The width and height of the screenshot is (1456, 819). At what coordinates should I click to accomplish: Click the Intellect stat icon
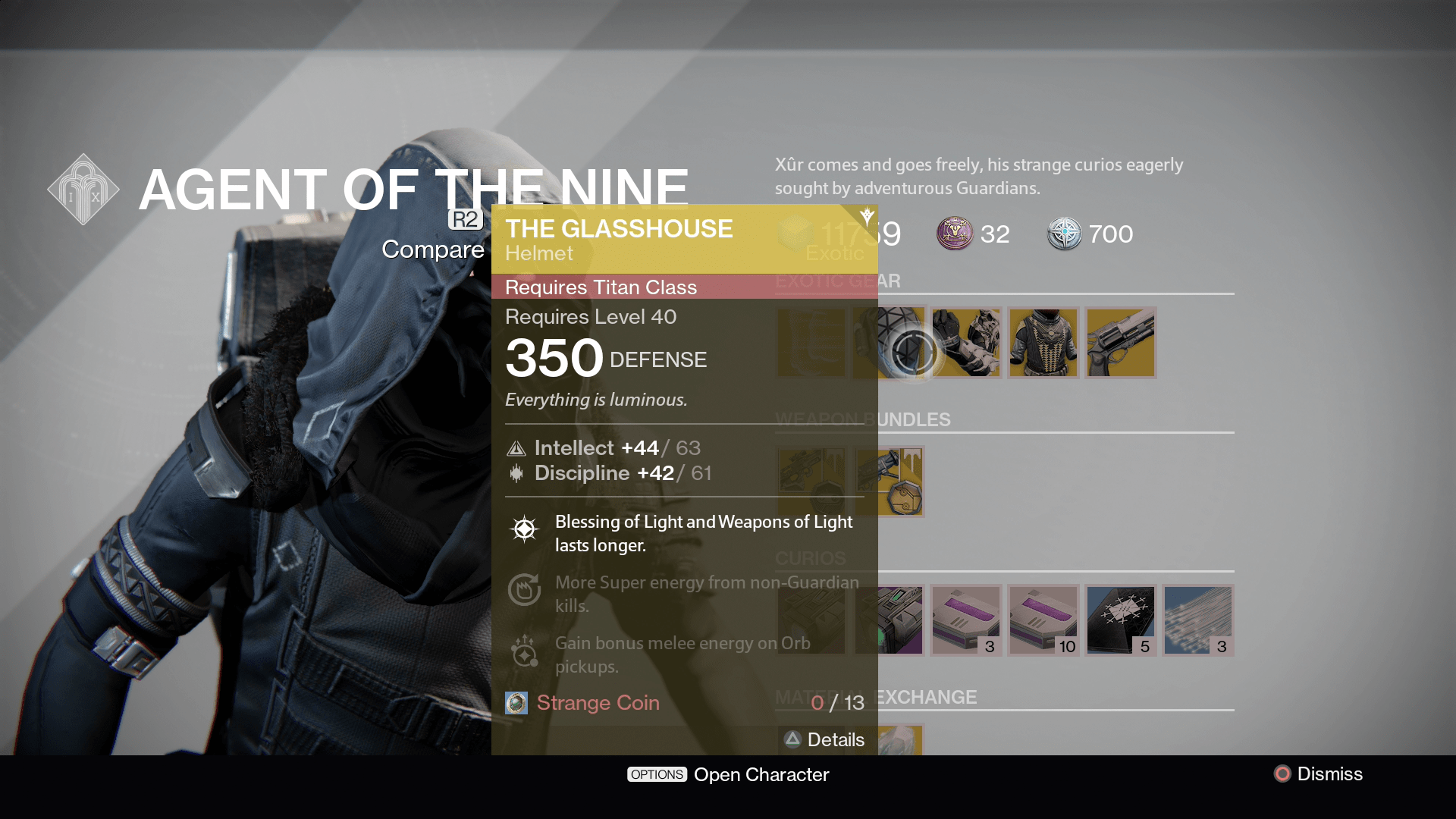coord(516,448)
